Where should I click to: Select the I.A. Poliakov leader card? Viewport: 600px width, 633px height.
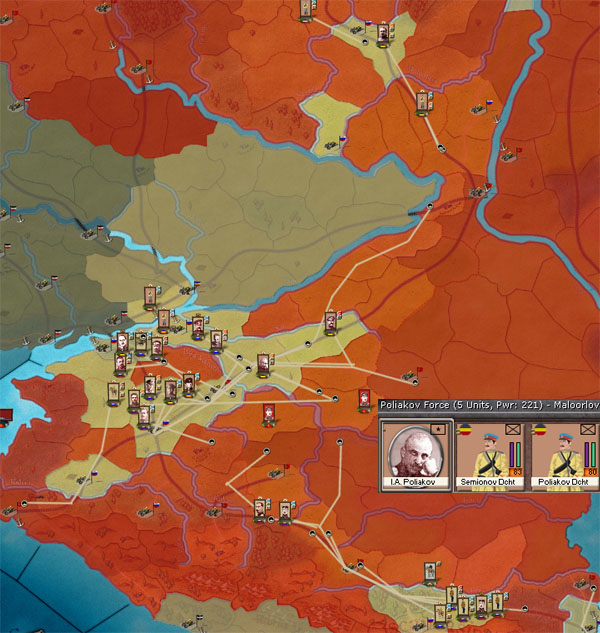(416, 456)
